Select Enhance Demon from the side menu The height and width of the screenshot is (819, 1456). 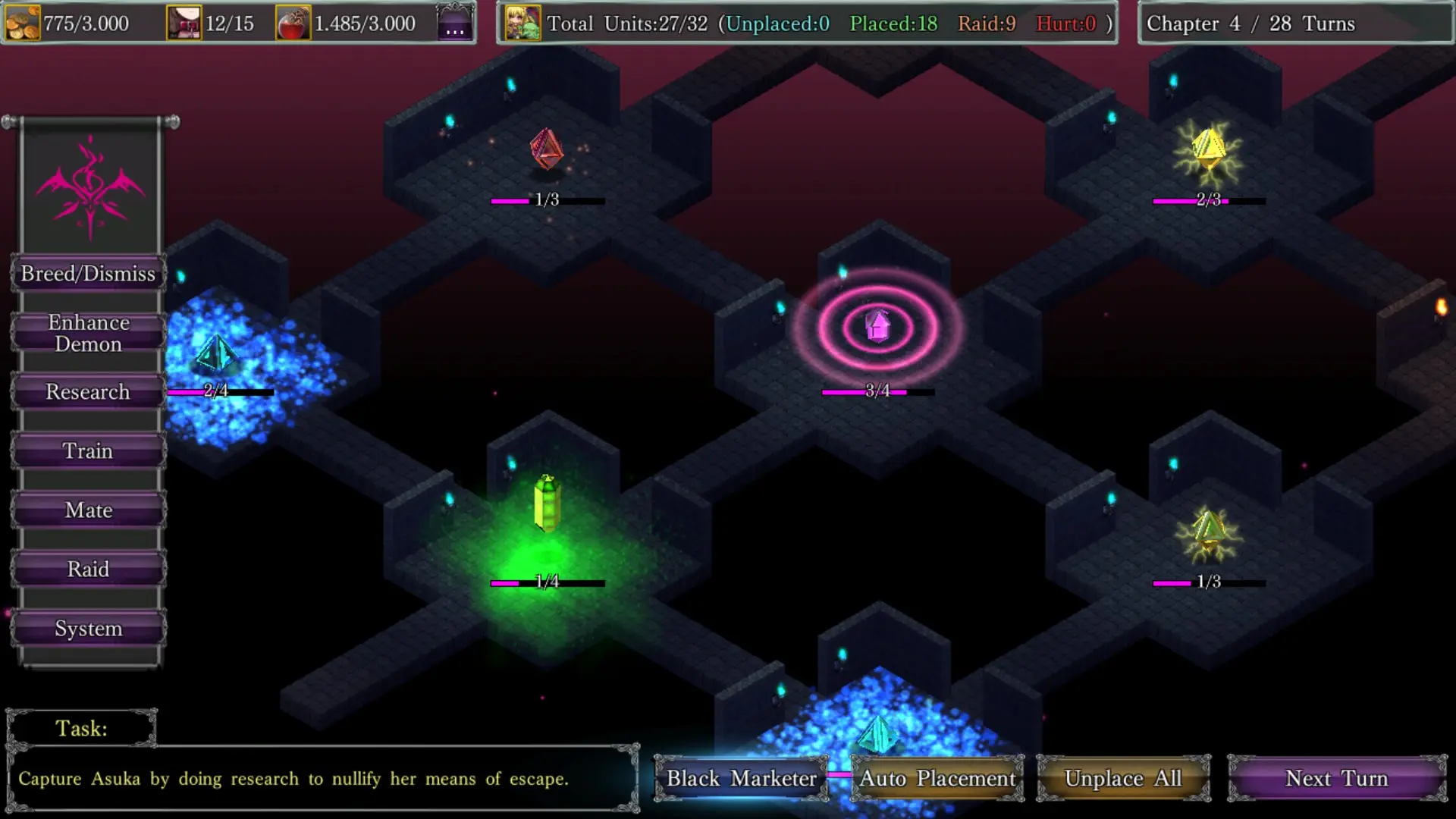[x=88, y=334]
